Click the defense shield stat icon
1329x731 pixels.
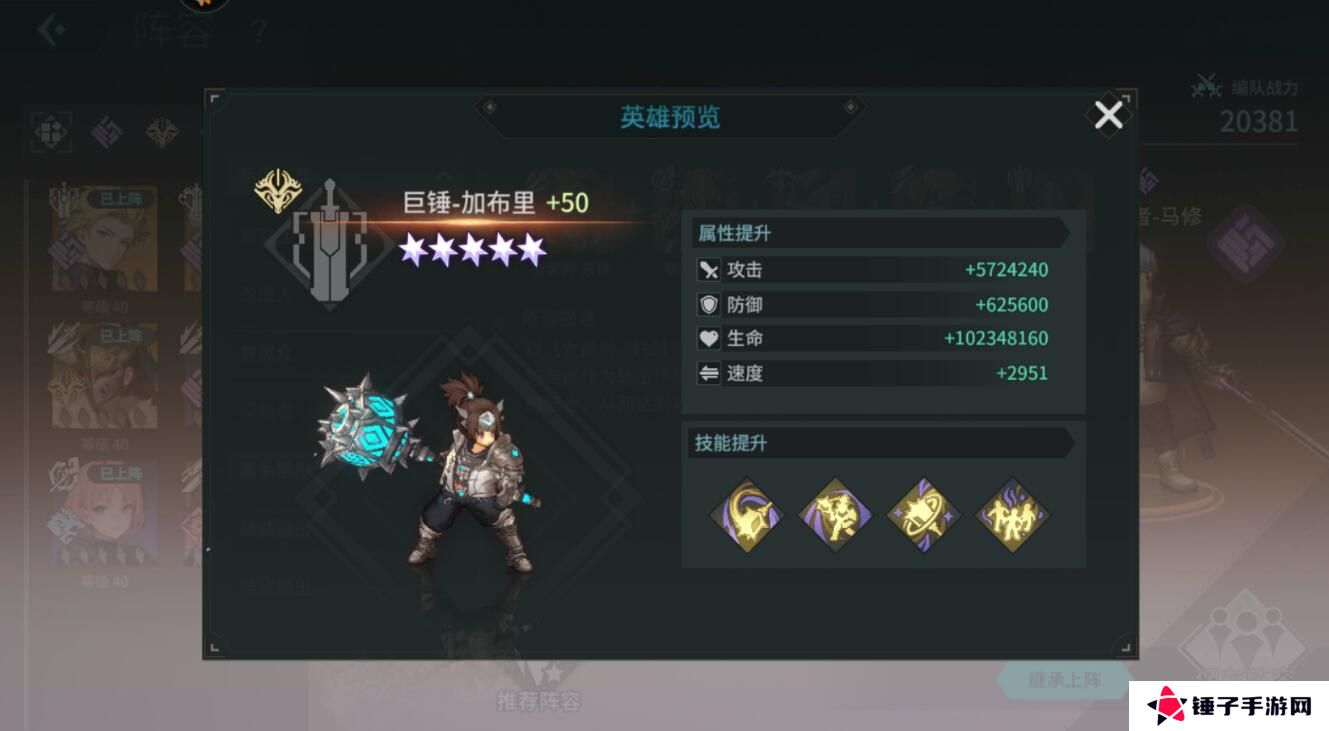707,304
